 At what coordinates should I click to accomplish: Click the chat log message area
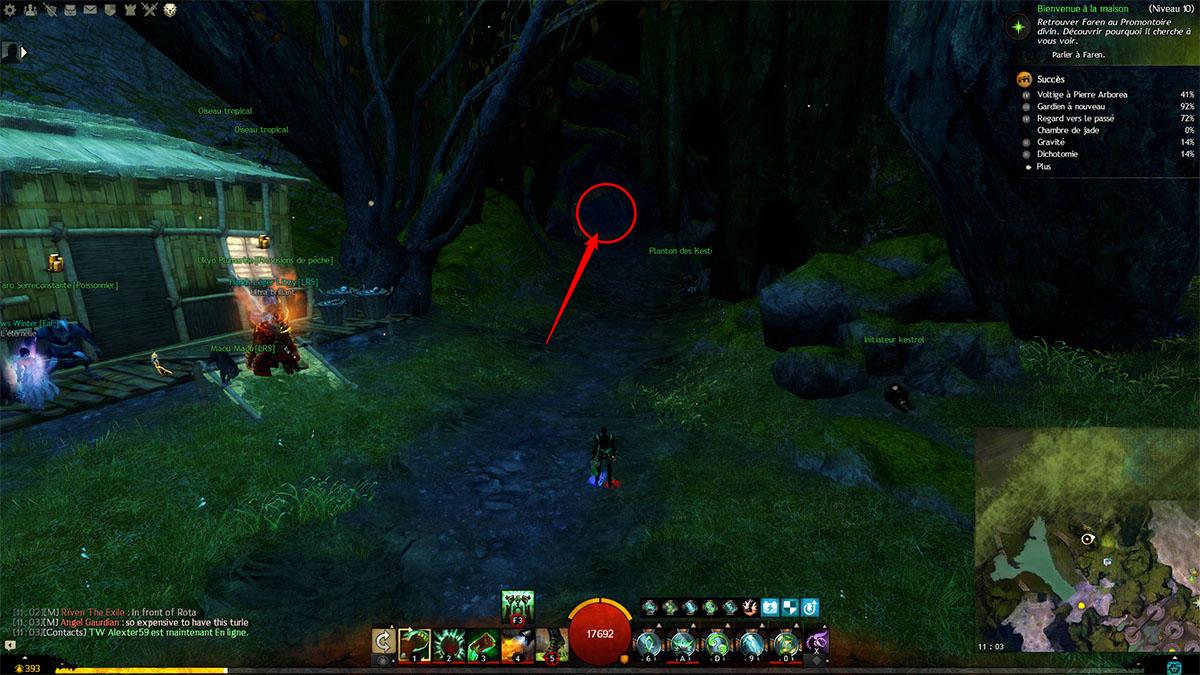pyautogui.click(x=130, y=622)
